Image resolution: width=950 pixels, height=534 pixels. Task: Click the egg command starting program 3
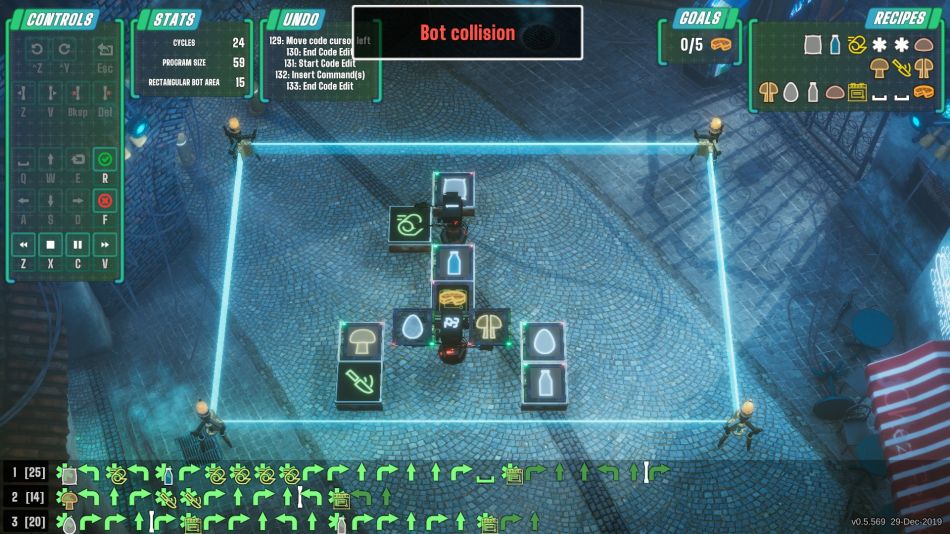coord(69,521)
